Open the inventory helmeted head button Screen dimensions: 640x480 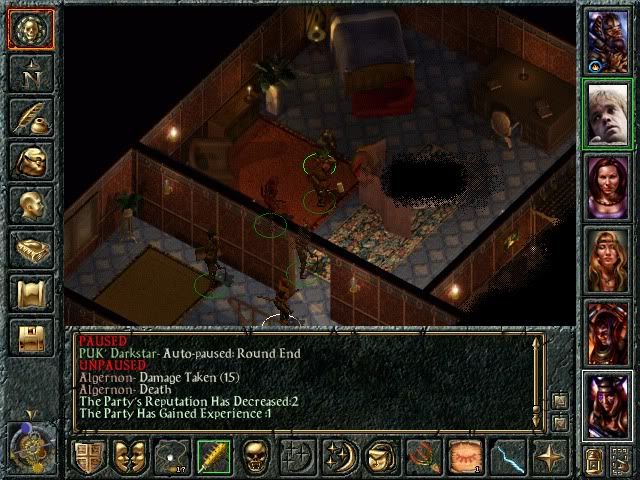coord(29,161)
